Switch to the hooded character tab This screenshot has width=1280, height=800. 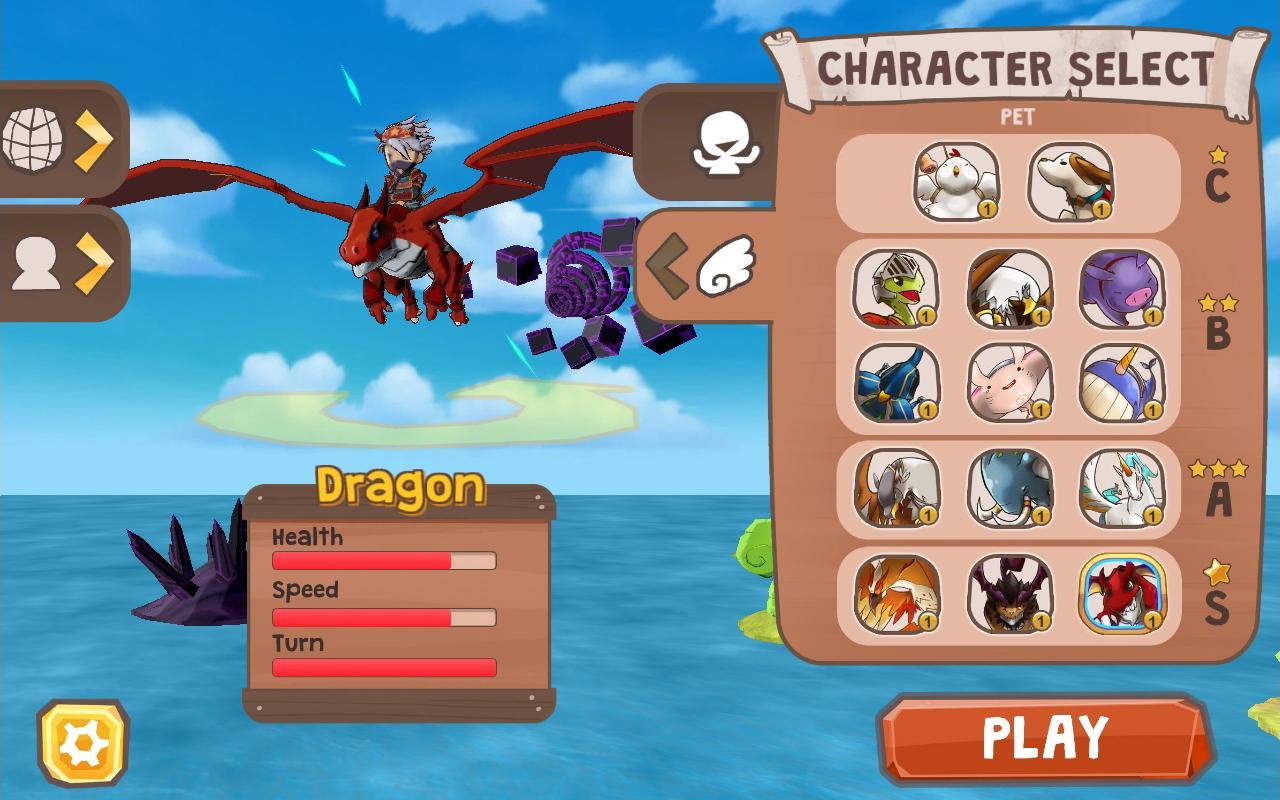[722, 145]
